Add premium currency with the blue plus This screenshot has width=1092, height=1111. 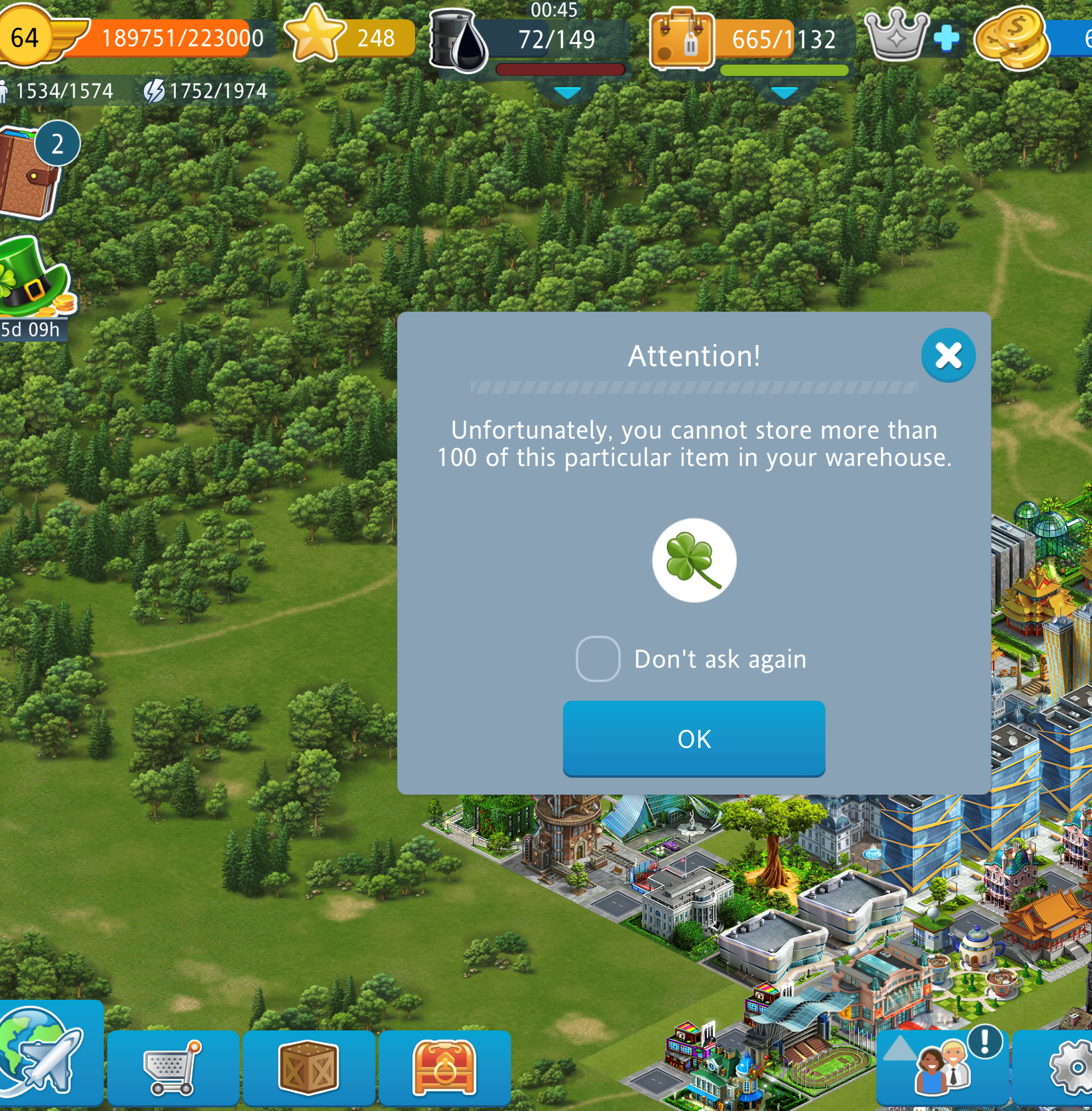[946, 39]
